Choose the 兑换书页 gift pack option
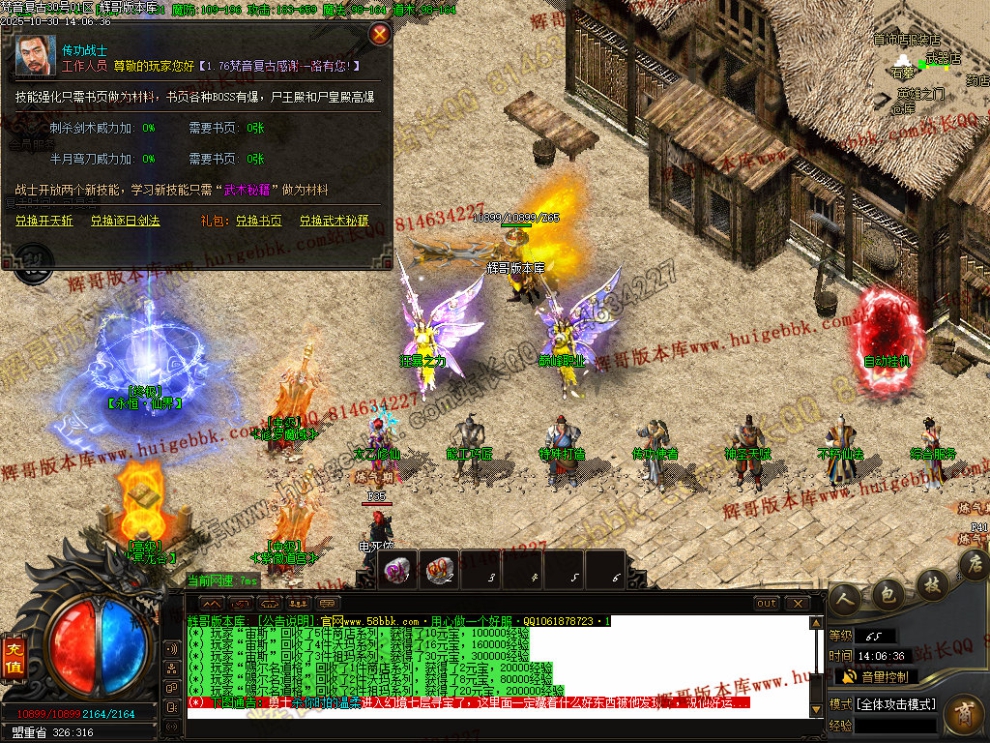 [x=258, y=221]
